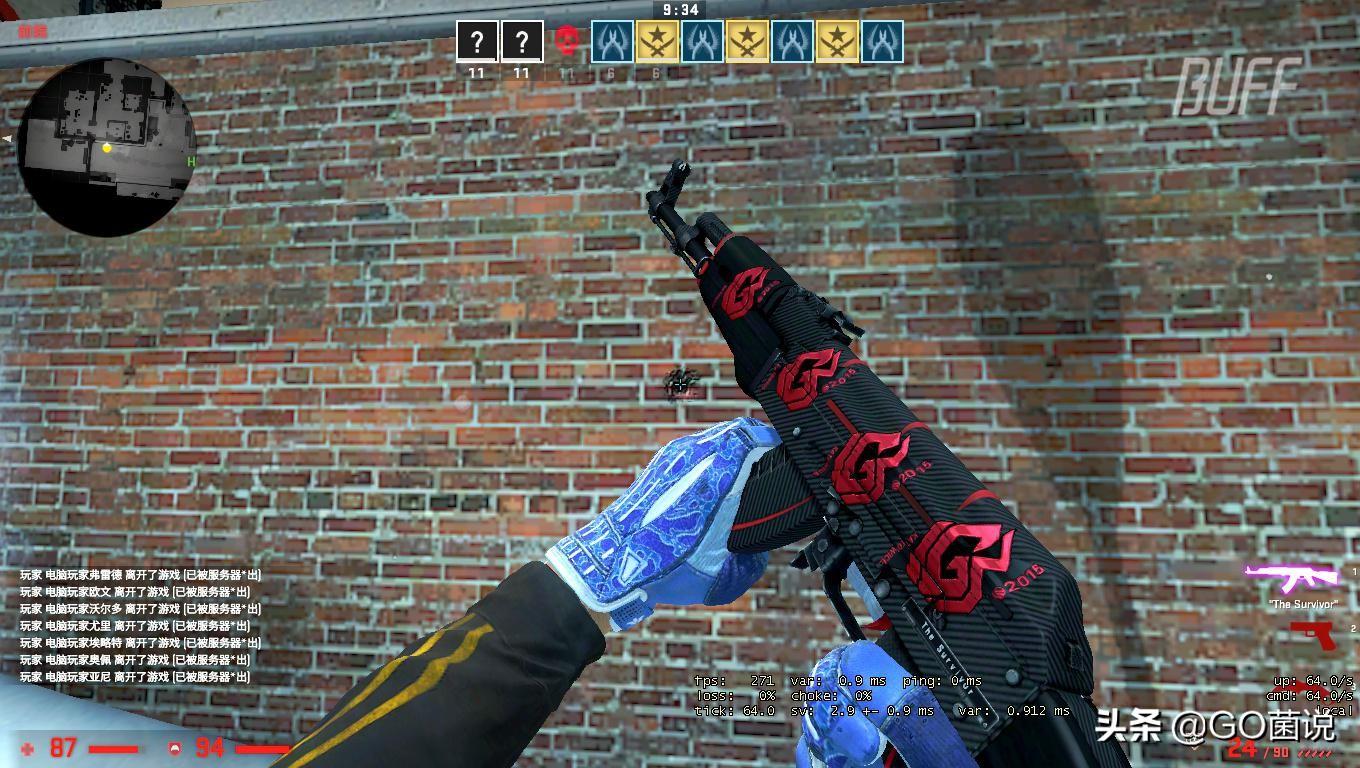Screen dimensions: 1360x768
Task: Click the tick: 64.0 net_graph readout
Action: [x=733, y=708]
